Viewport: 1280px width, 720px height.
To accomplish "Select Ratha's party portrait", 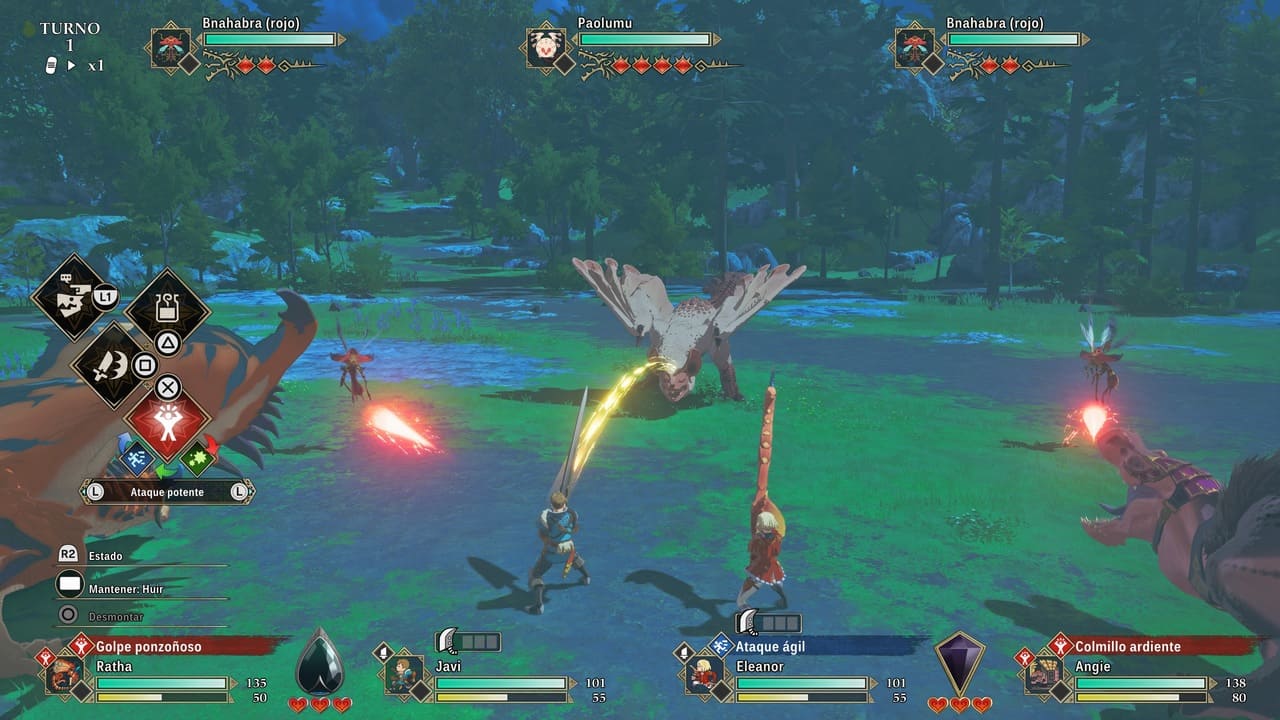I will (64, 673).
